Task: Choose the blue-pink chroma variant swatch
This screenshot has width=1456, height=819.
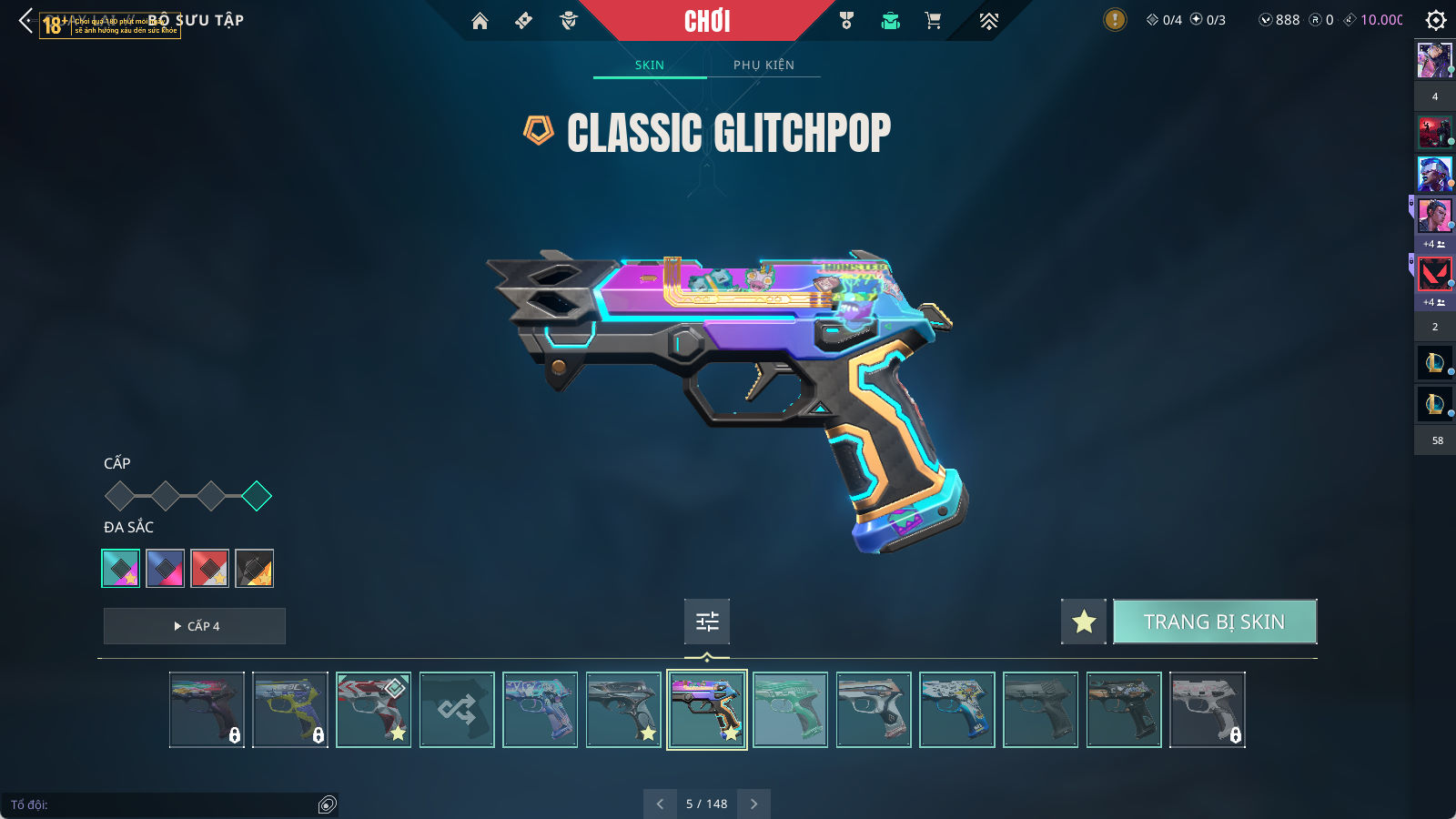Action: tap(165, 569)
